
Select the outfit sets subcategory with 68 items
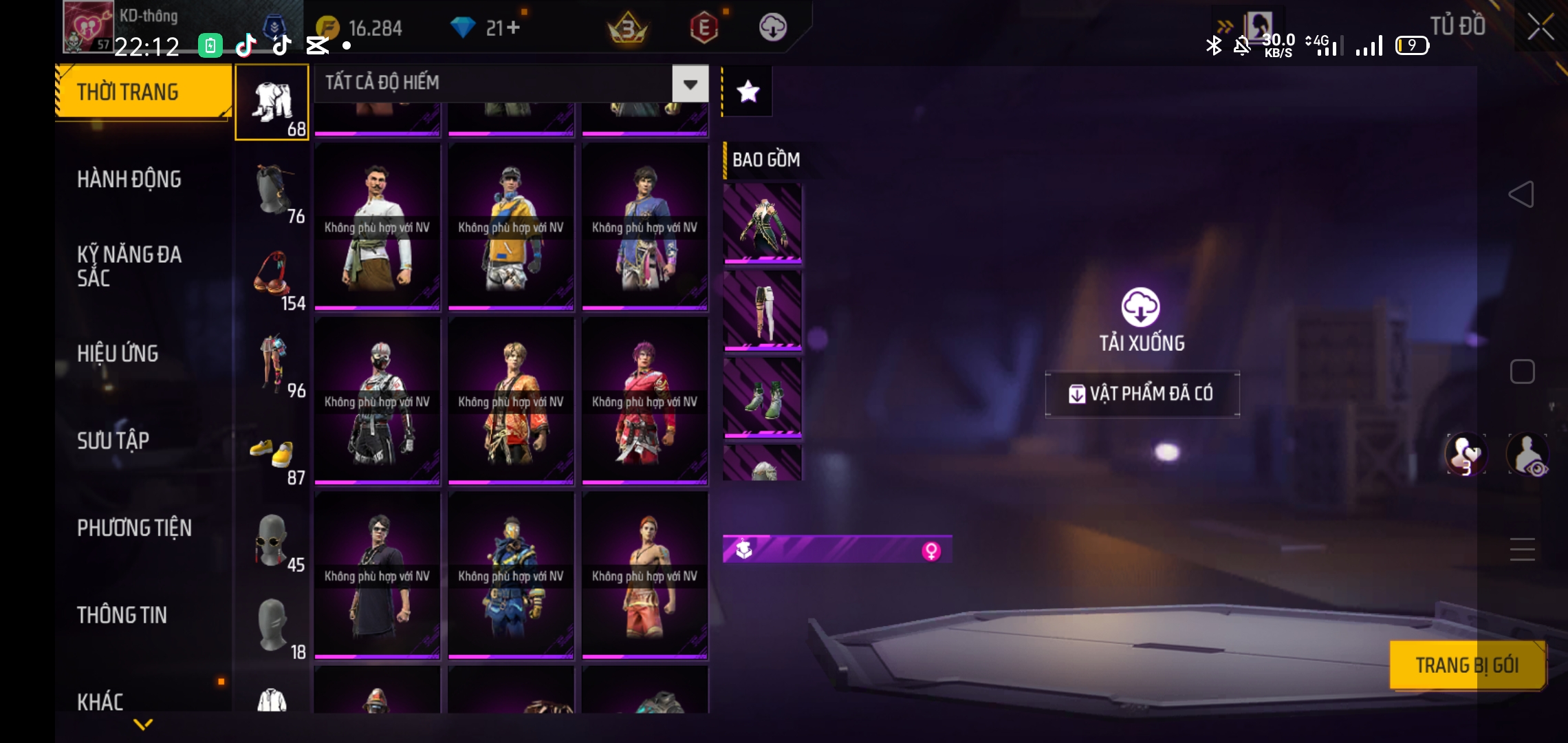[272, 103]
